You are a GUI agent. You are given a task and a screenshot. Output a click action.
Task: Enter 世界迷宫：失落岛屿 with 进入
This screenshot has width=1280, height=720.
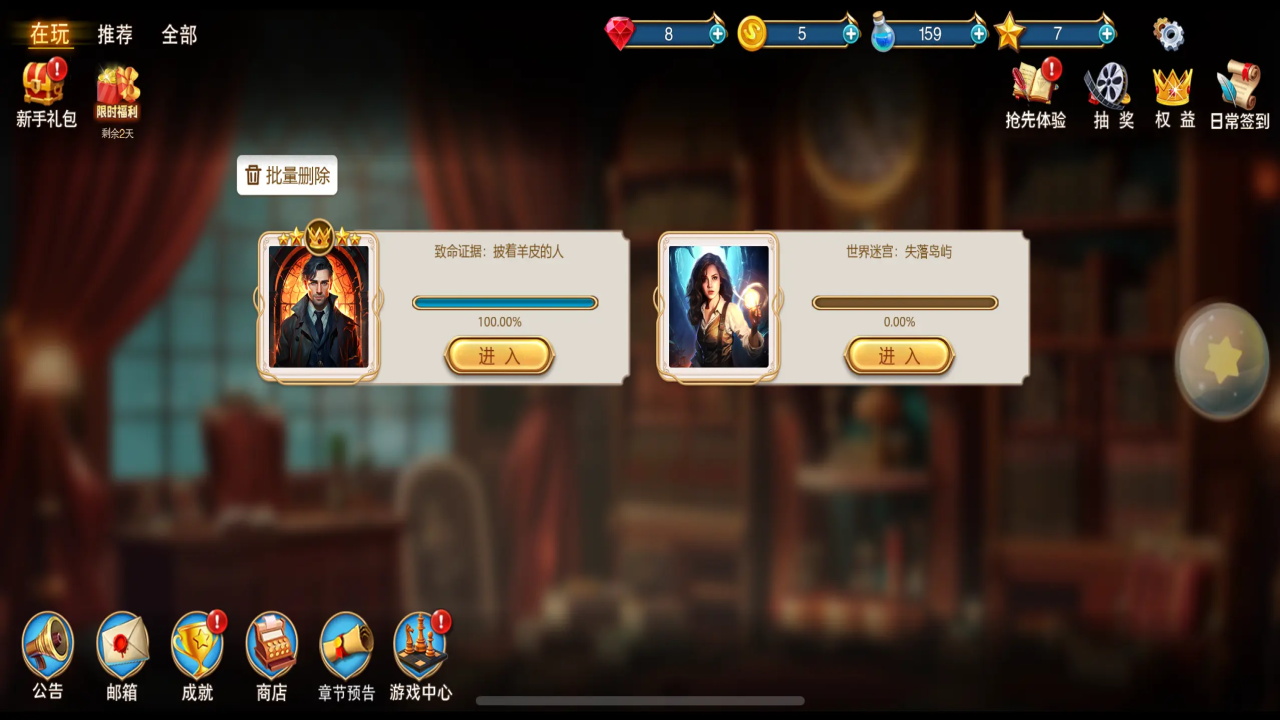click(x=899, y=356)
